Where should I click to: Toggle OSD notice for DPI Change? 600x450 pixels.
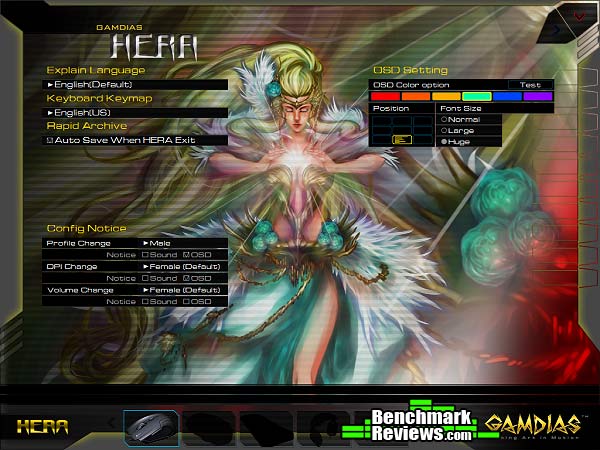click(187, 278)
